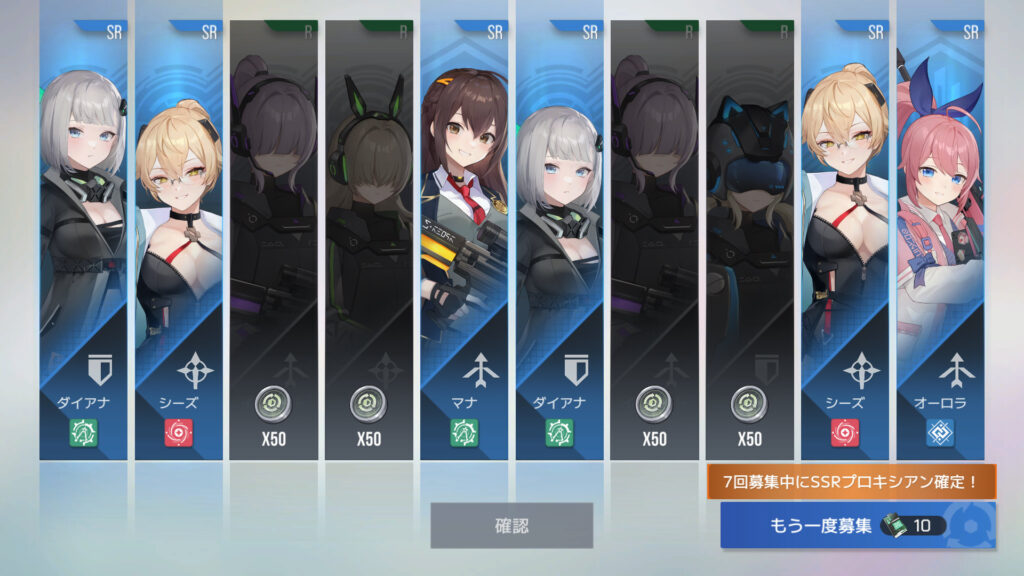Choose the R card with blue cat helmet
The width and height of the screenshot is (1024, 576).
[x=749, y=240]
